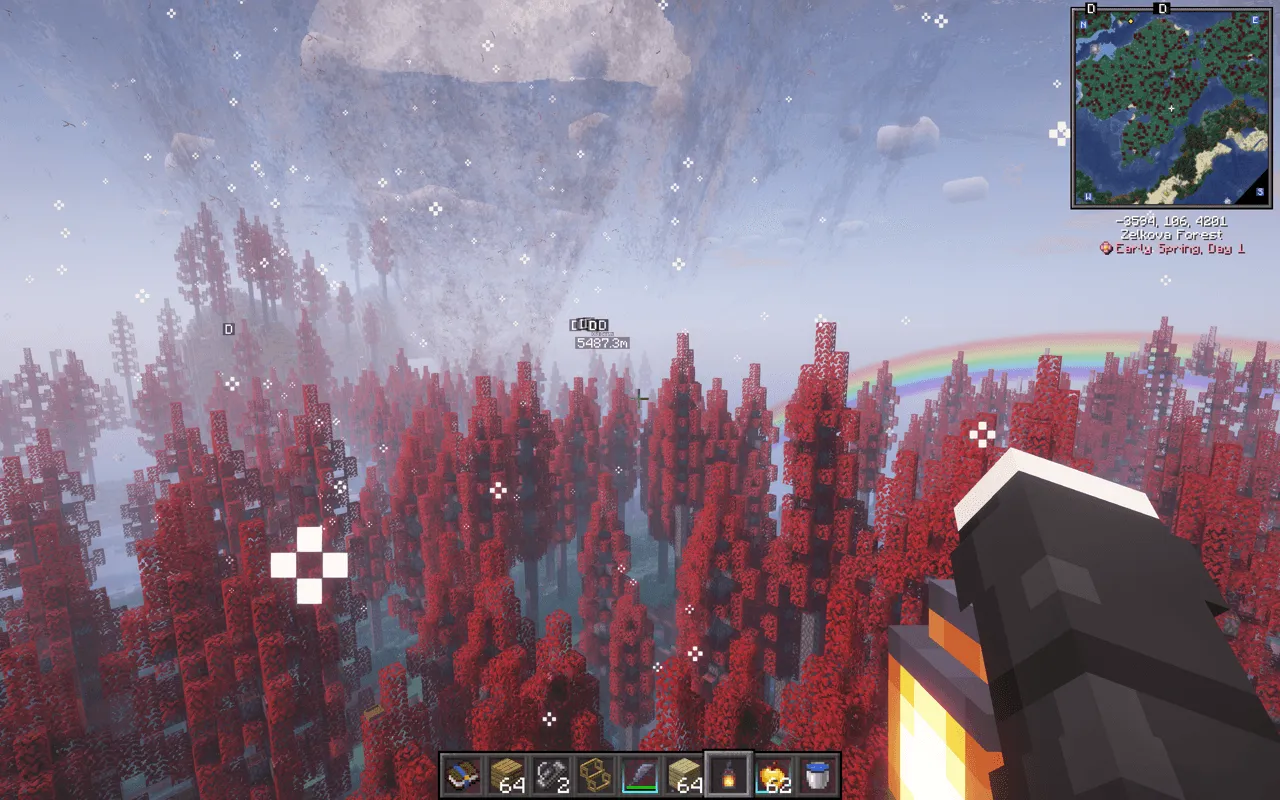The height and width of the screenshot is (800, 1280).
Task: Click the Zelkova Forest biome label
Action: [x=1172, y=234]
